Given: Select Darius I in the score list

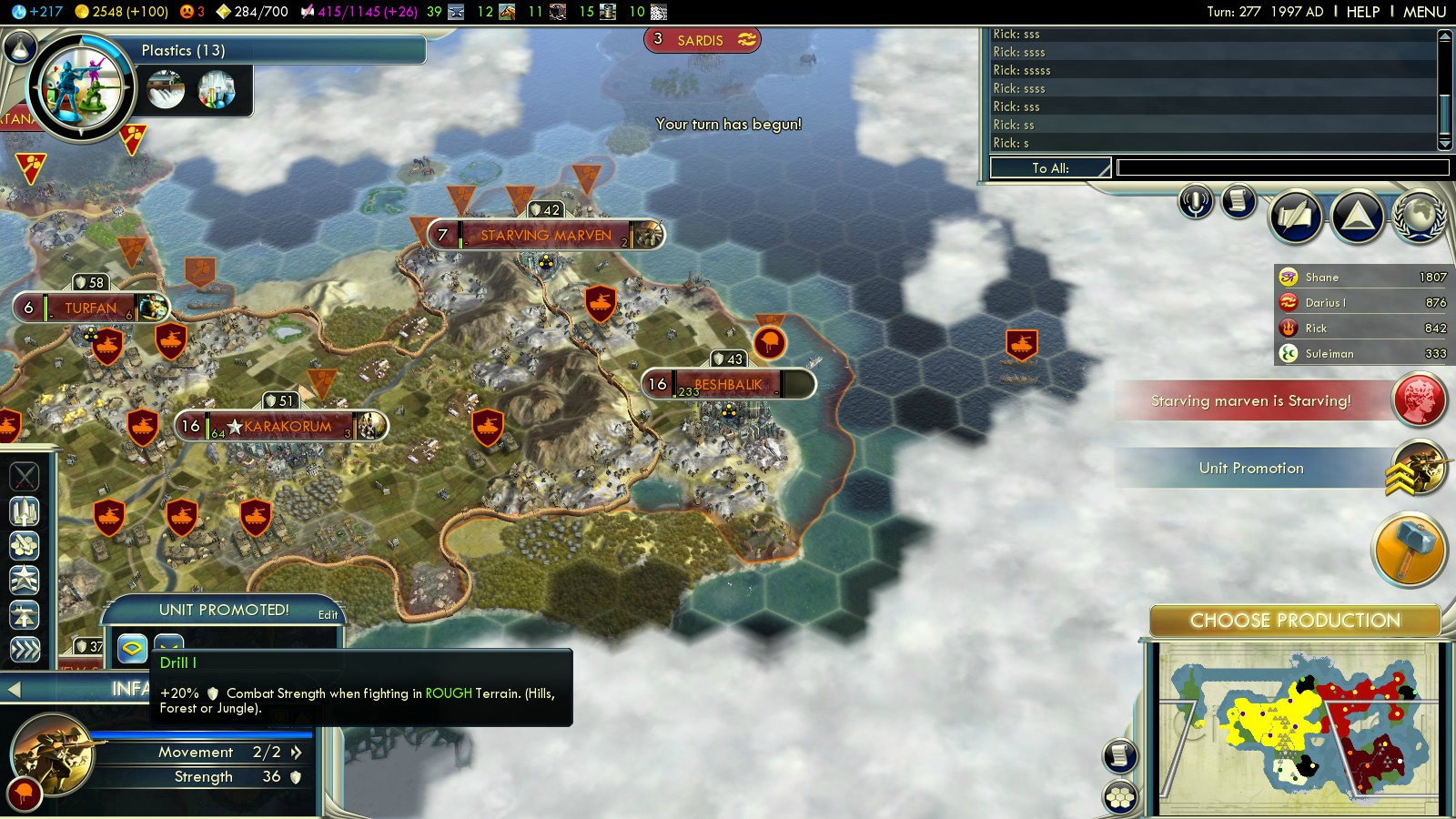Looking at the screenshot, I should [x=1361, y=302].
